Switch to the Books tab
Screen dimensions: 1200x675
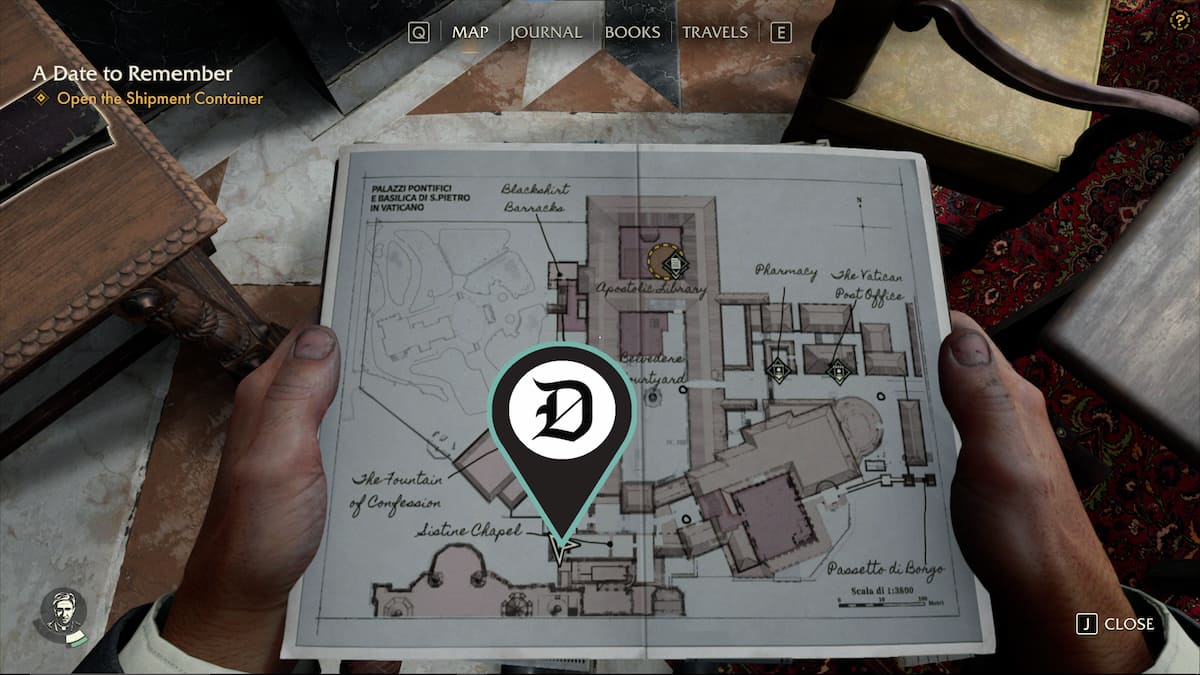click(x=632, y=32)
